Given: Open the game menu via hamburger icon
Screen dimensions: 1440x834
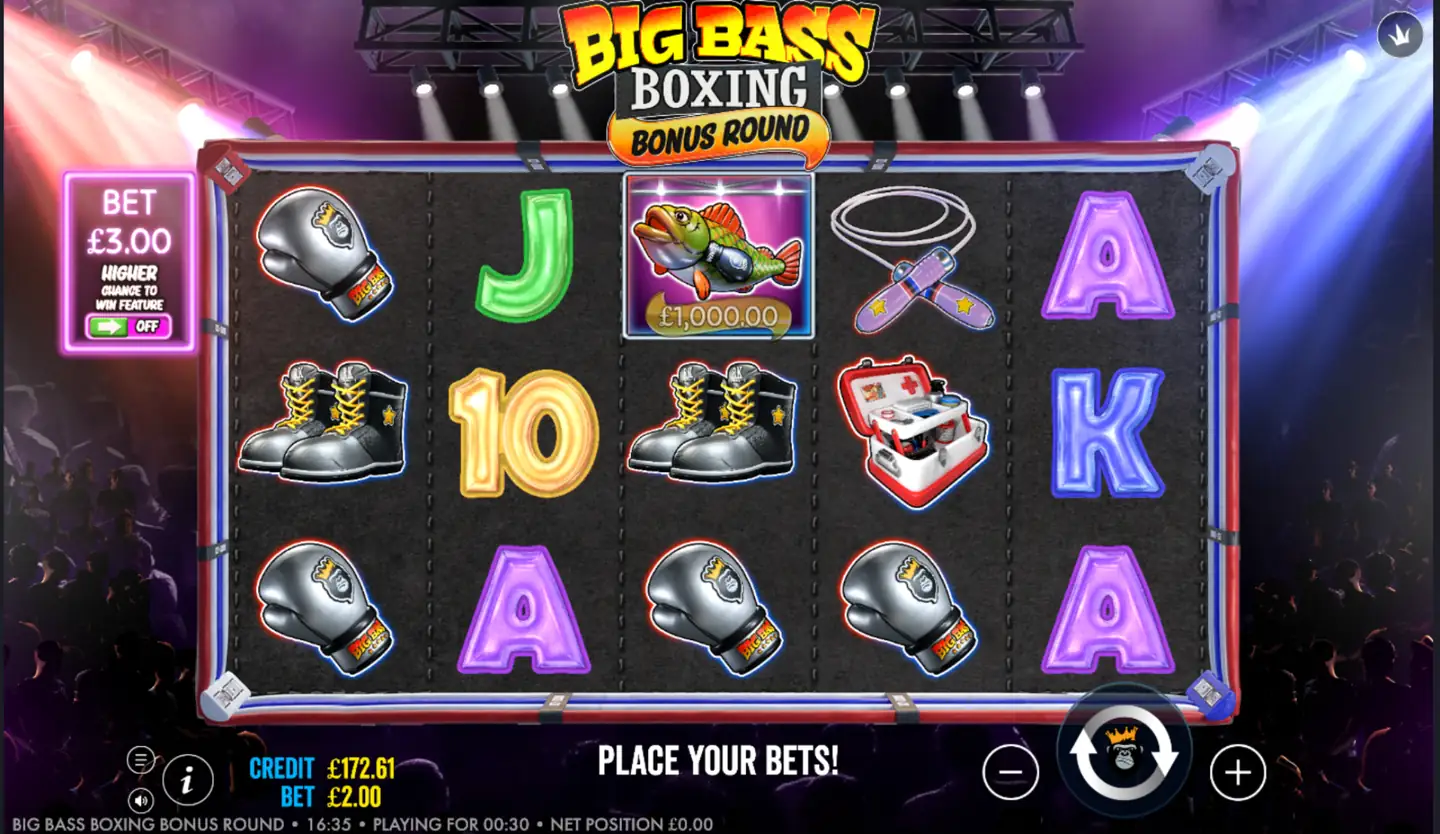Looking at the screenshot, I should tap(140, 760).
